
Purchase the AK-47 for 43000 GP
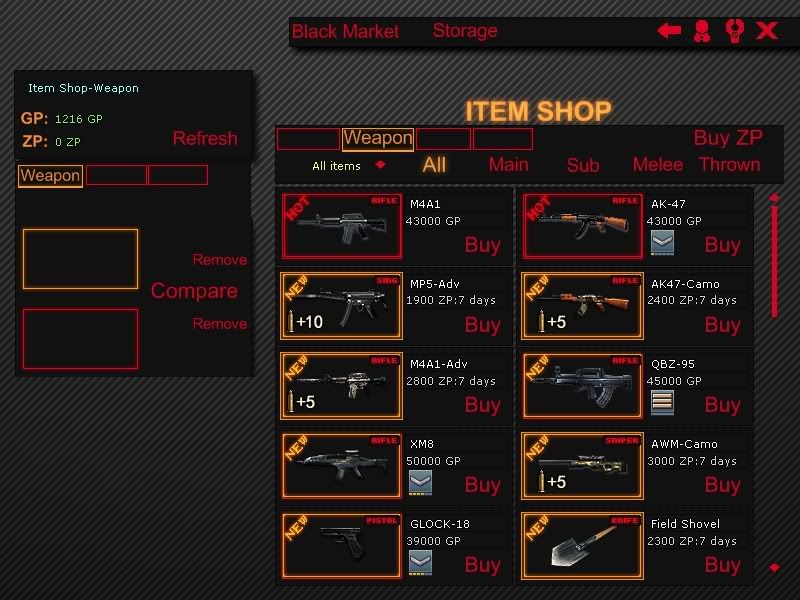(722, 245)
